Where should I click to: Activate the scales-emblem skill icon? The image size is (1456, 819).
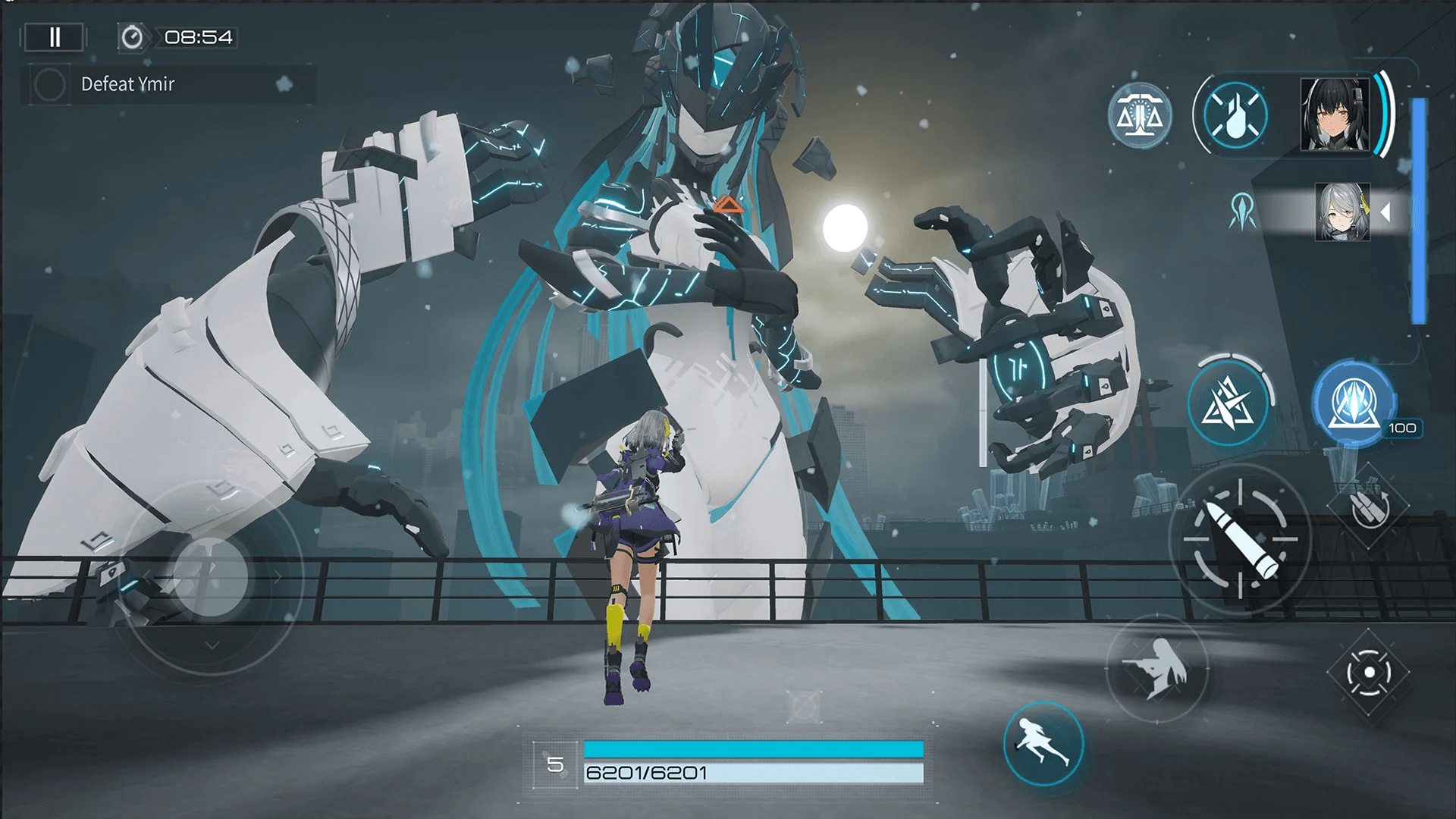pyautogui.click(x=1139, y=117)
